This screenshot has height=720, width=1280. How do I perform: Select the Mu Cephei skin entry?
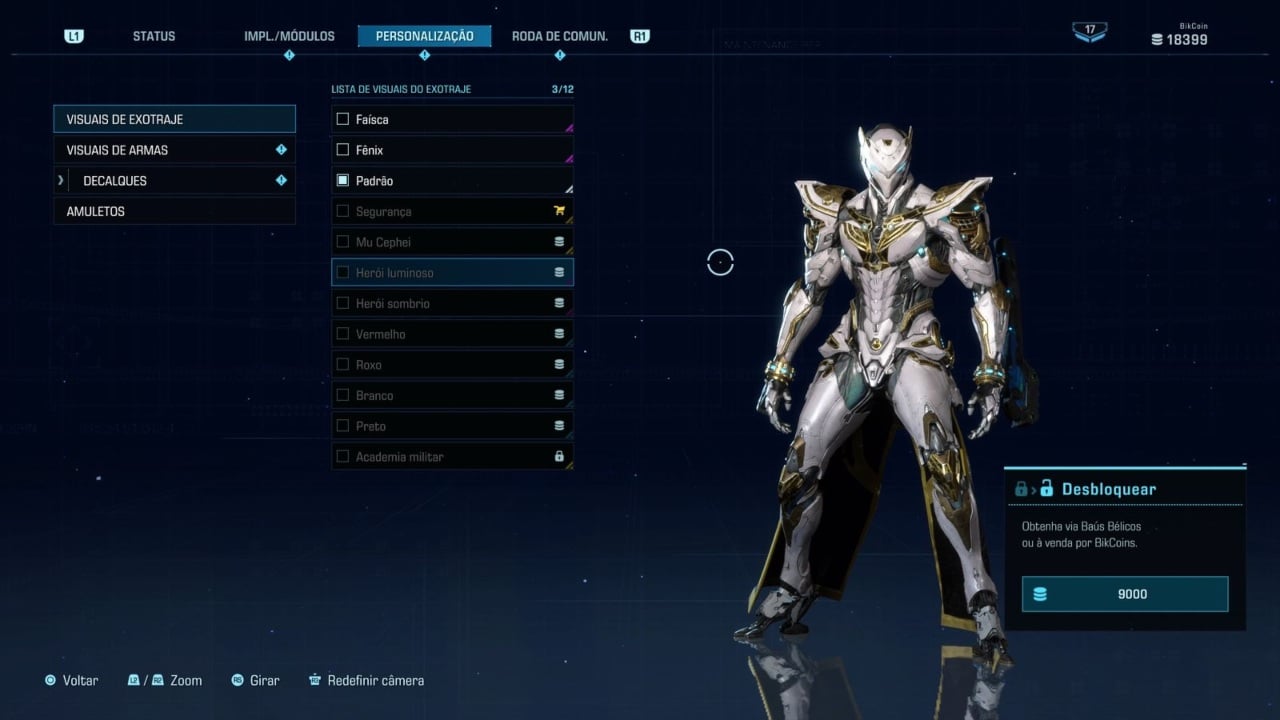452,242
